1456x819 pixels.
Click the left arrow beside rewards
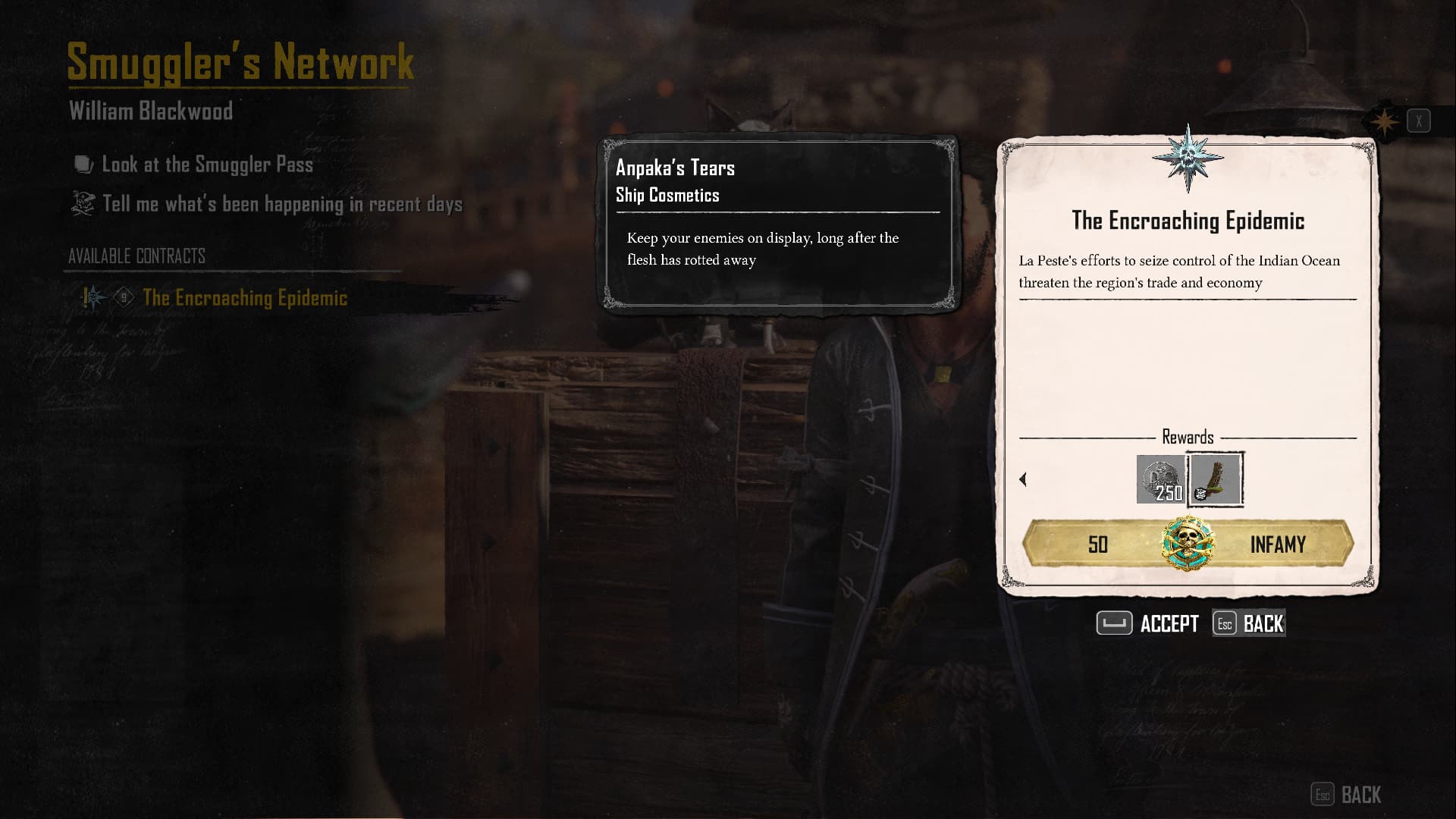(x=1023, y=479)
